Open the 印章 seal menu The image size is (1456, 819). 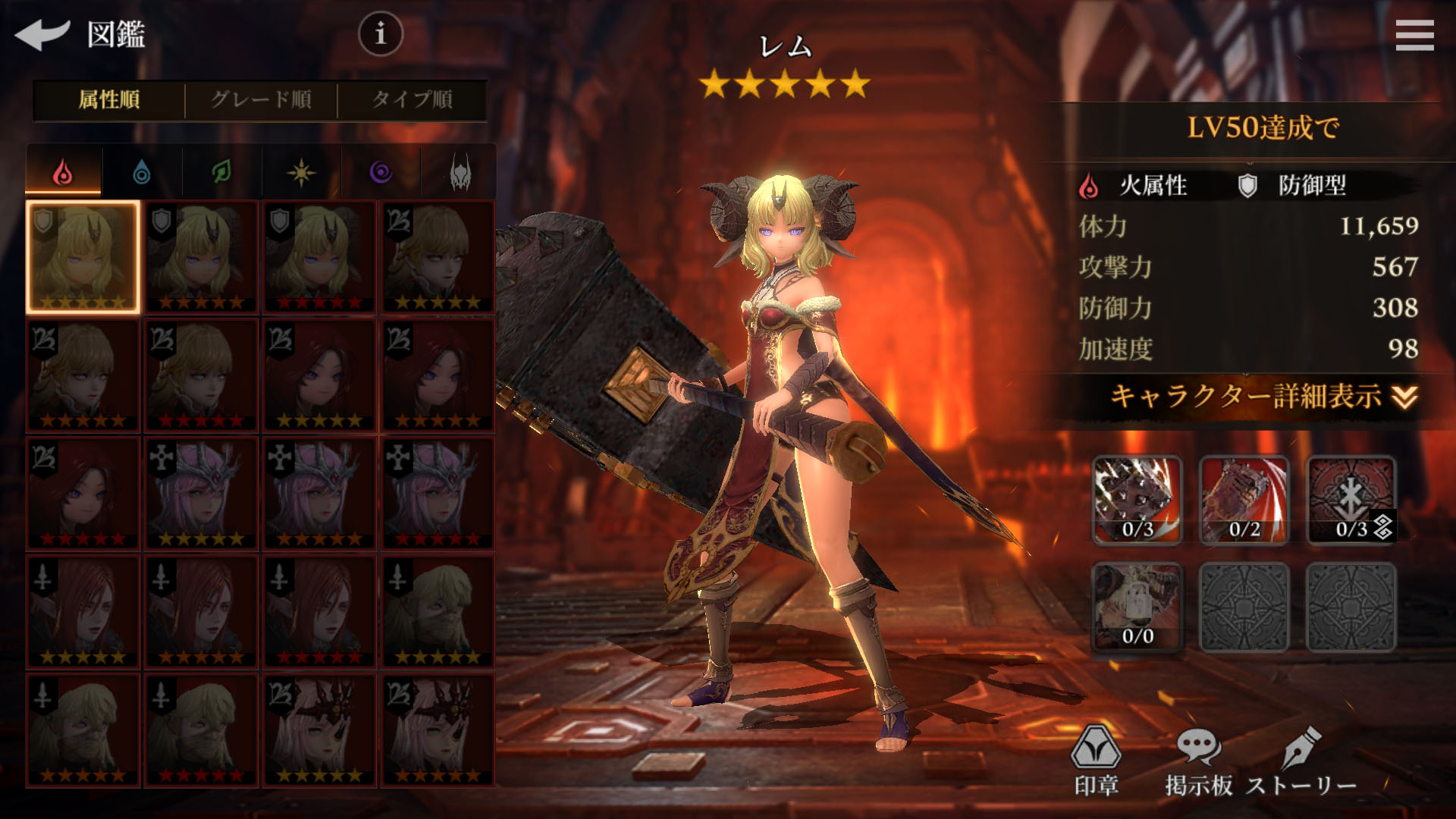(1096, 760)
